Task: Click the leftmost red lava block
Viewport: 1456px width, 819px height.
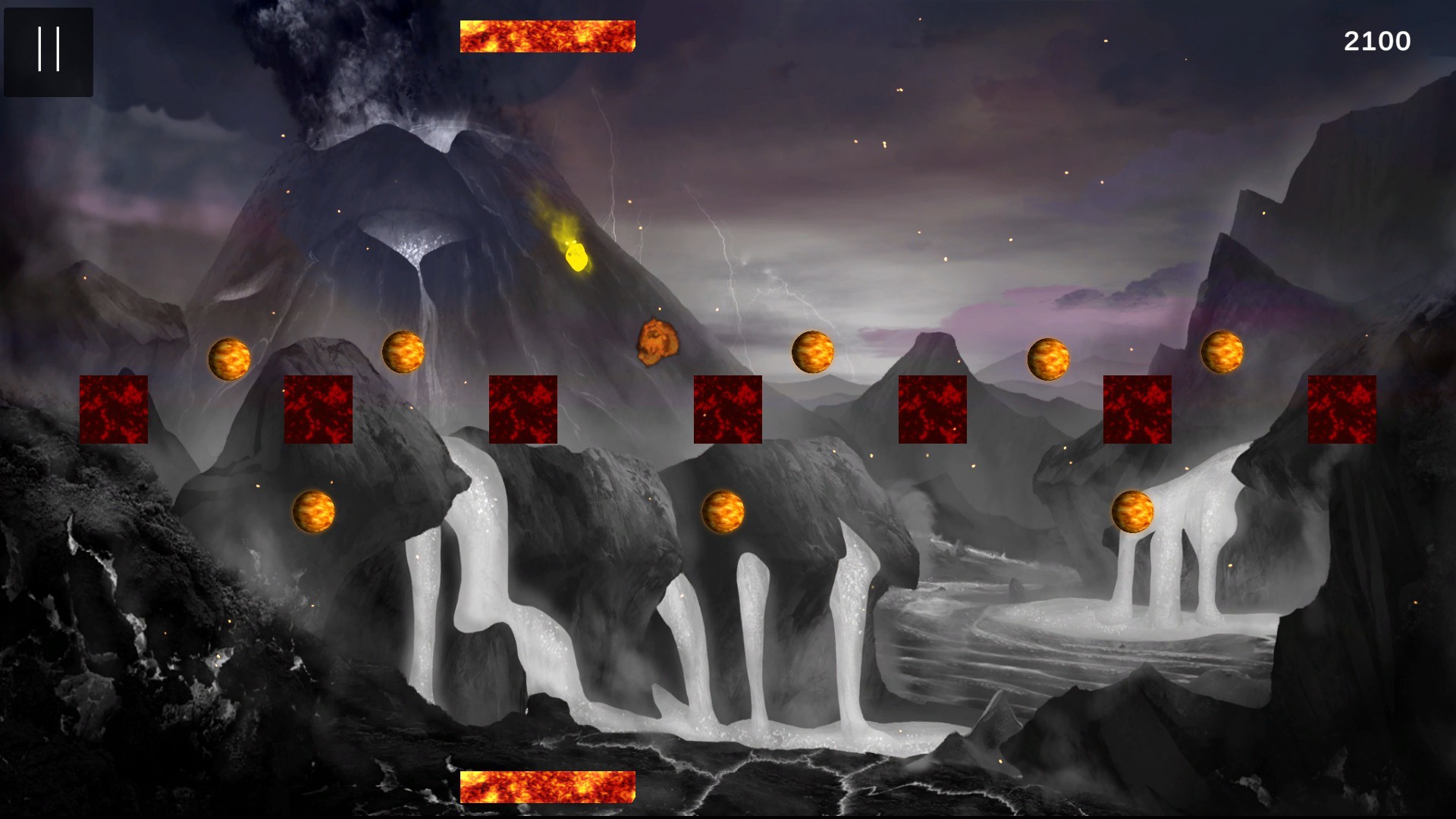Action: tap(115, 409)
